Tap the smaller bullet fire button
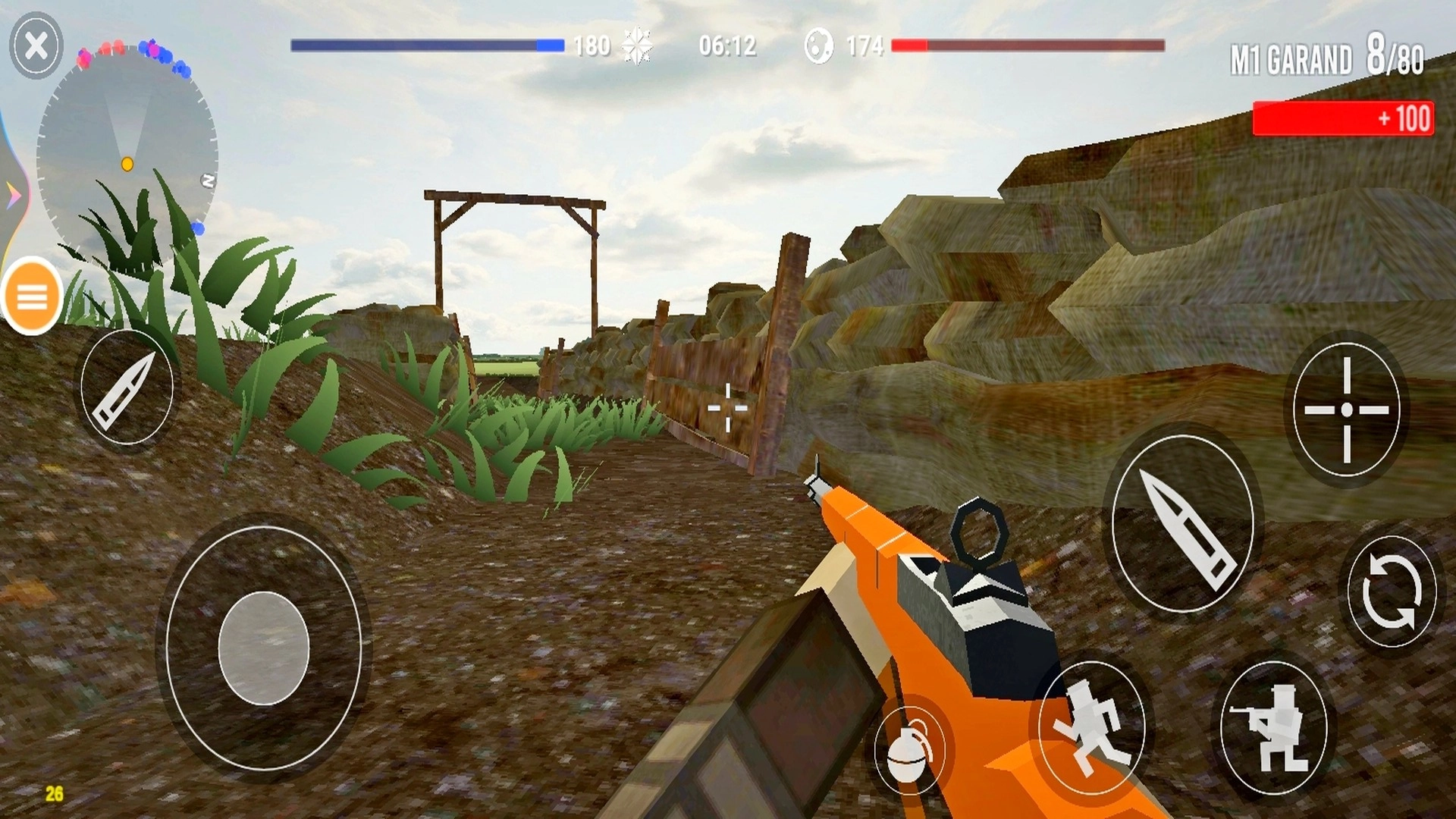Screen dimensions: 1456x819 pyautogui.click(x=127, y=388)
